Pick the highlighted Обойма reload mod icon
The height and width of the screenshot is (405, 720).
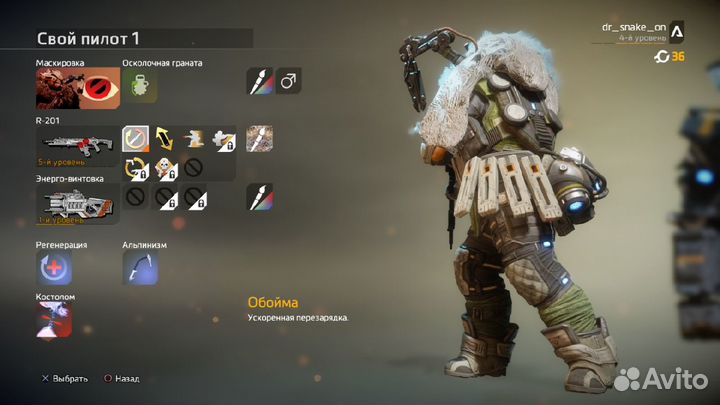coord(136,139)
